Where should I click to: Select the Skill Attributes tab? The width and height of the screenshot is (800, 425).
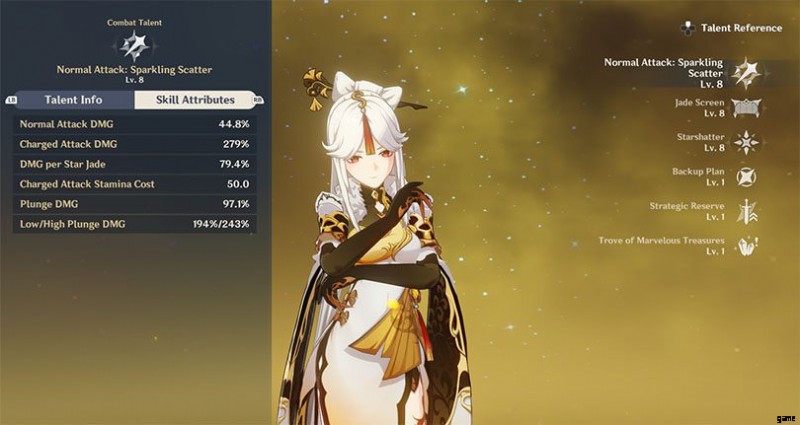194,100
